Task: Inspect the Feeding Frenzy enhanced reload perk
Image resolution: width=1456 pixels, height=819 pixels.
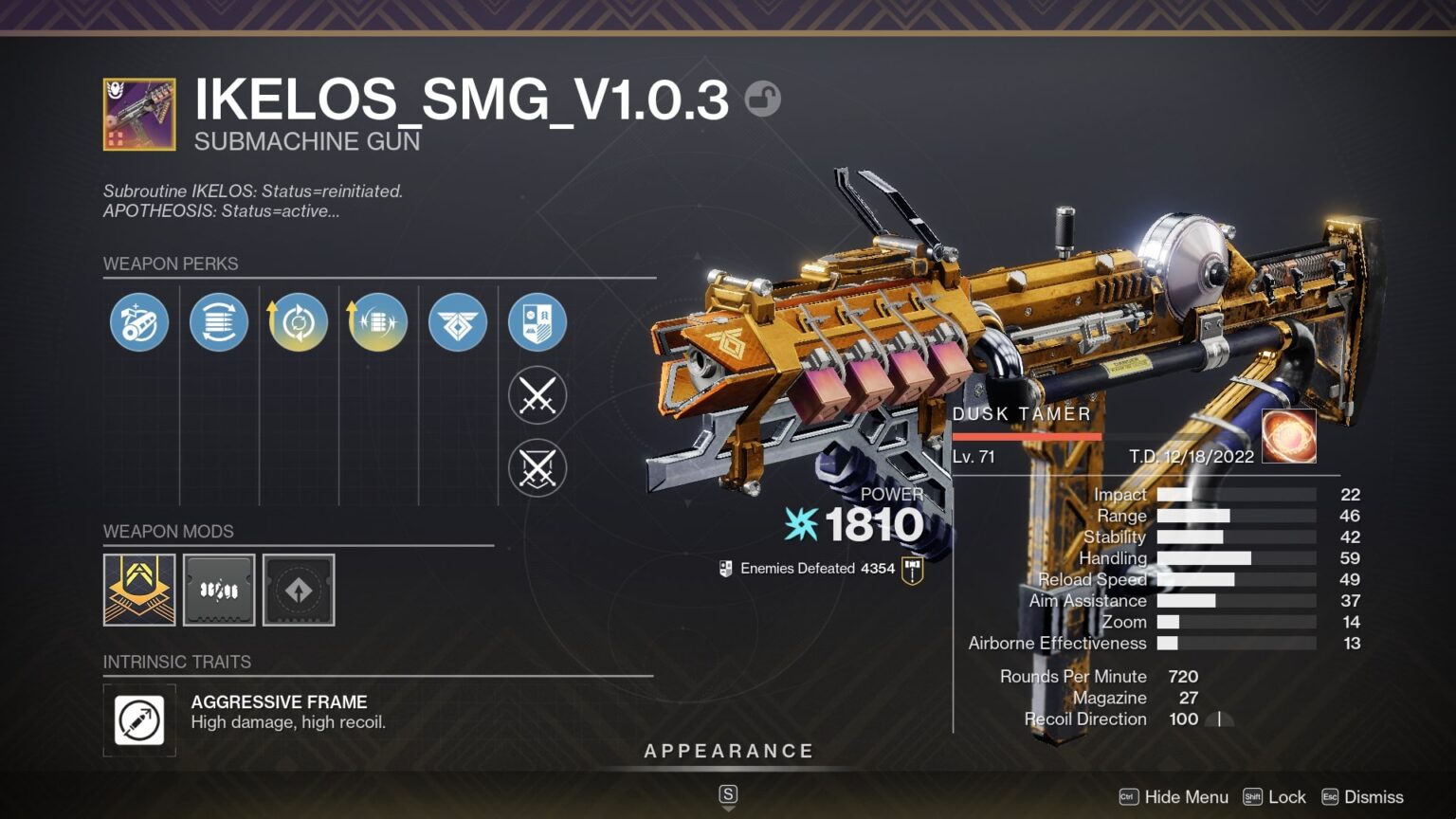Action: (x=298, y=322)
